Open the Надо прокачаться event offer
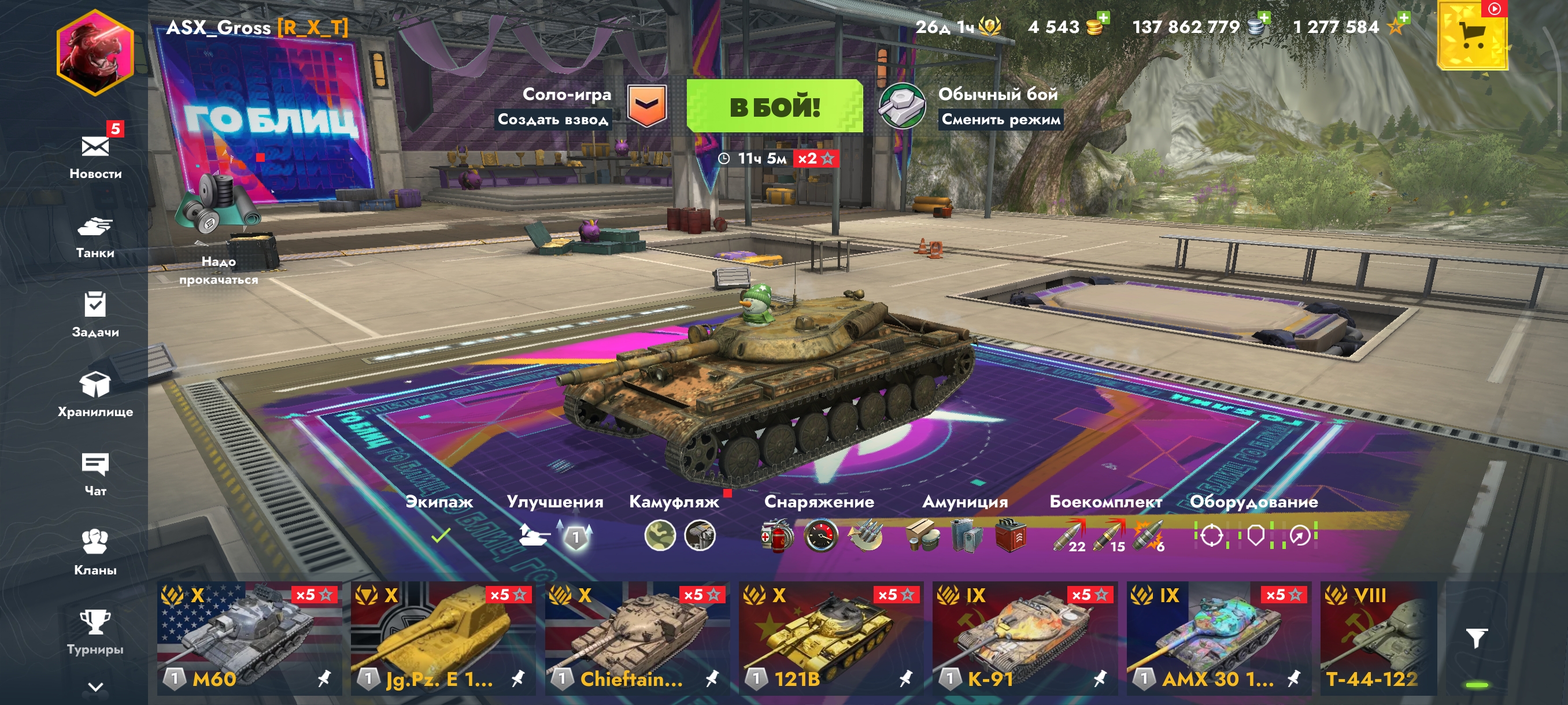 point(218,231)
